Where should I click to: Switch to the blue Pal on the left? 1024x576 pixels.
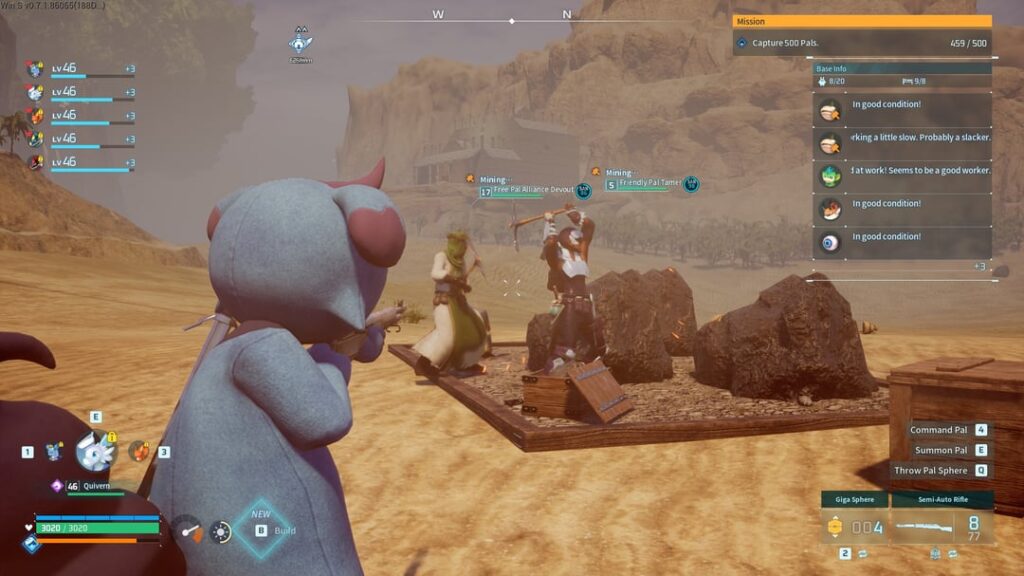click(54, 452)
